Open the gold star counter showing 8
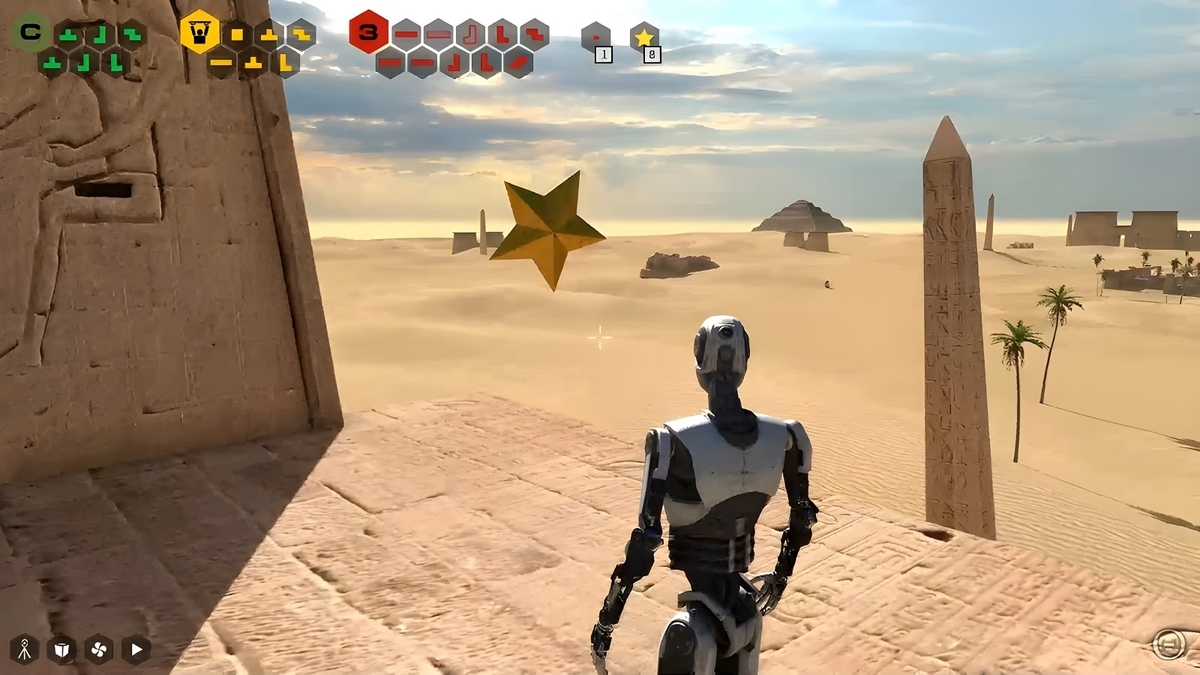This screenshot has height=675, width=1200. pos(645,39)
